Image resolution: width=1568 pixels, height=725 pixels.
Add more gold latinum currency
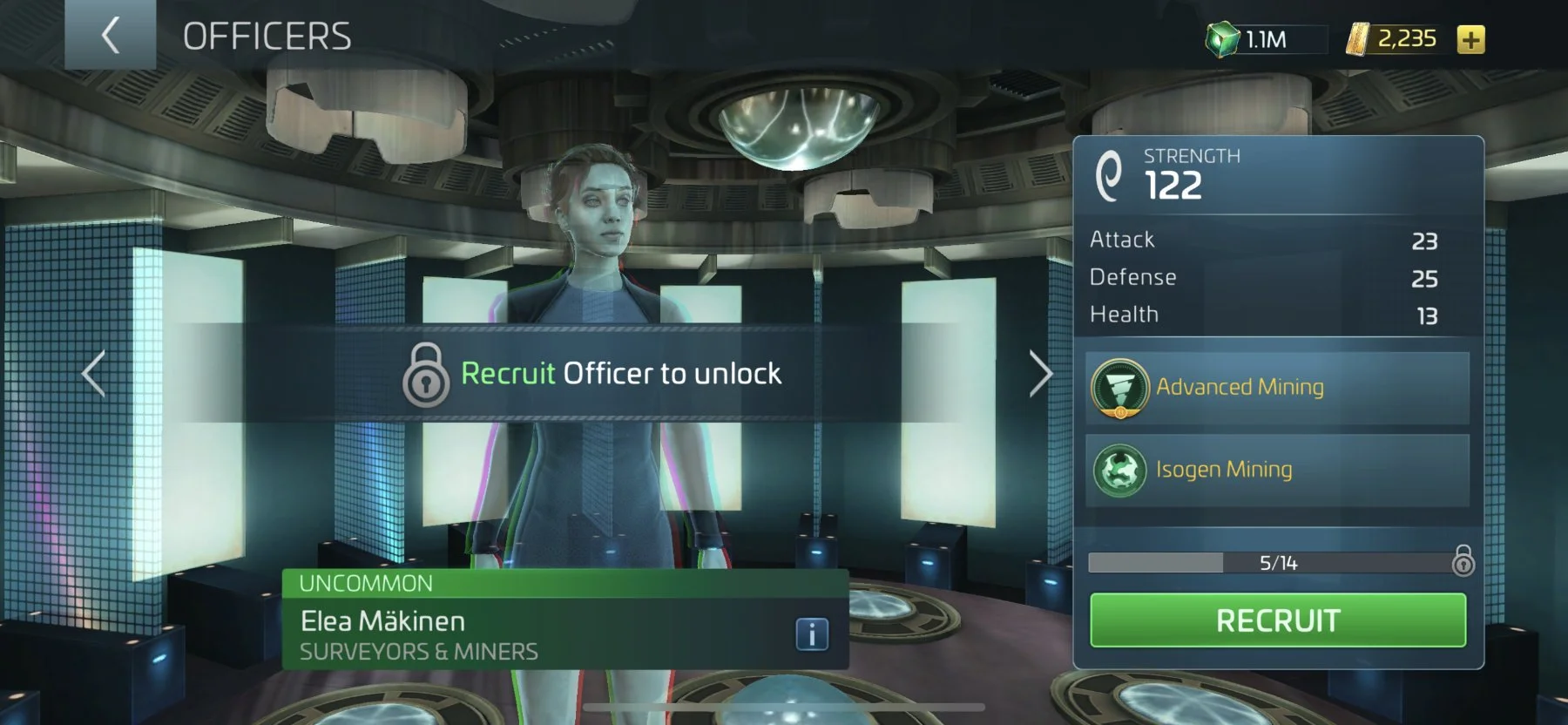click(x=1470, y=39)
